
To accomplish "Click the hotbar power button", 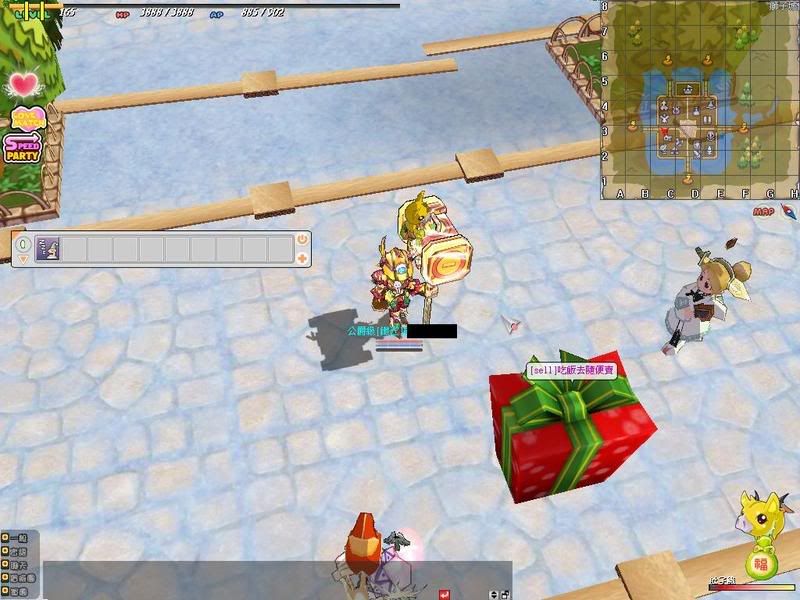I will pos(302,240).
